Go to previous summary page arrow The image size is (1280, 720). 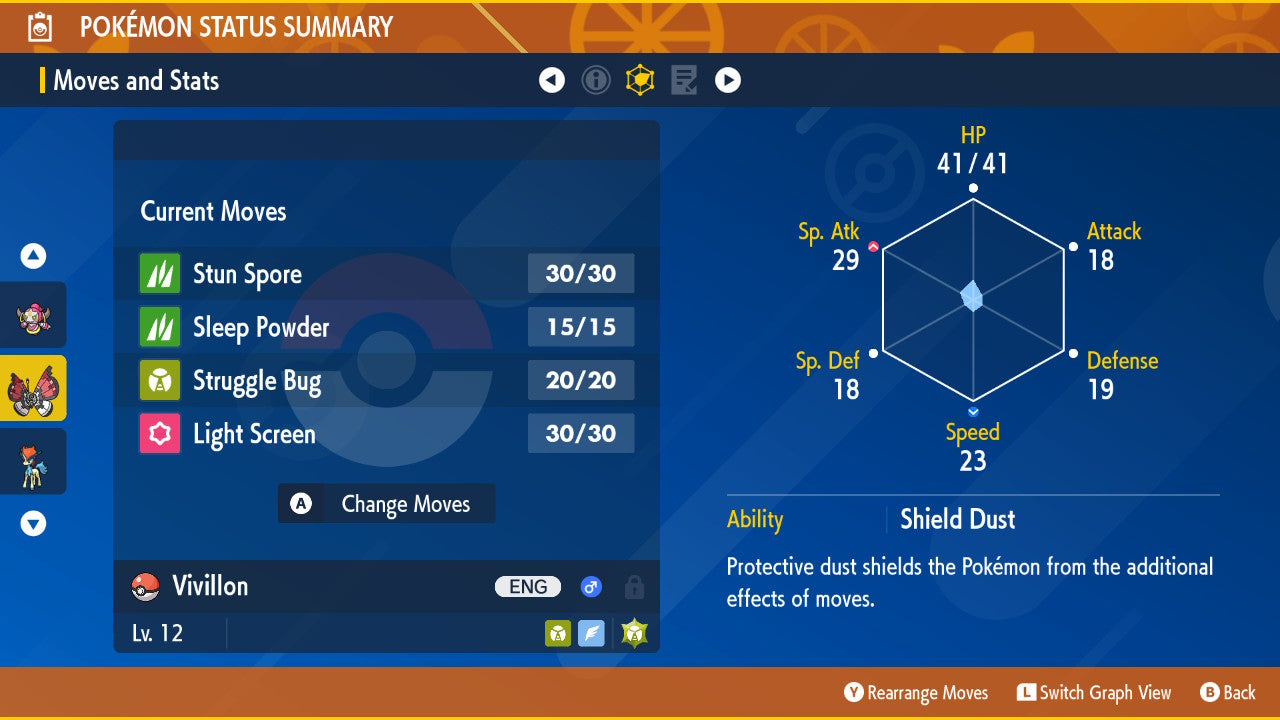[x=552, y=80]
